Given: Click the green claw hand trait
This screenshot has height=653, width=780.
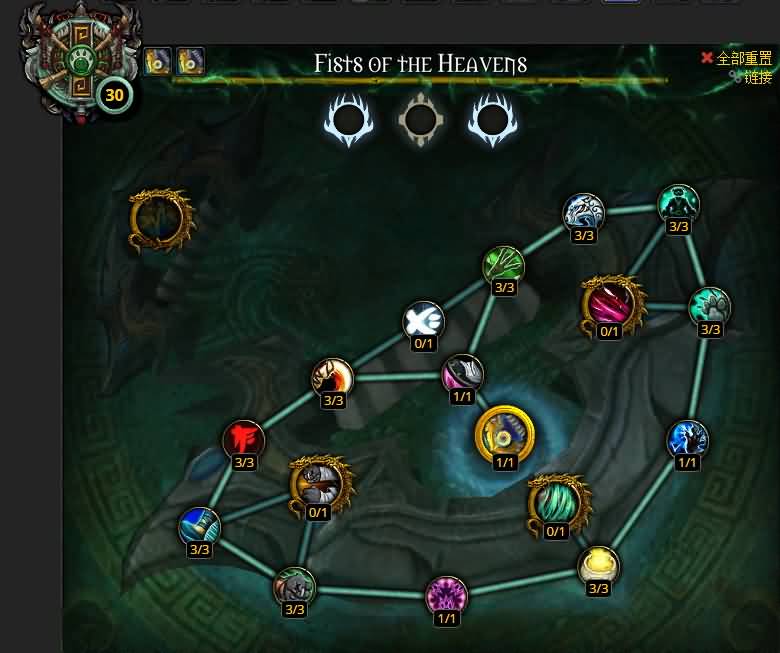Looking at the screenshot, I should 504,266.
